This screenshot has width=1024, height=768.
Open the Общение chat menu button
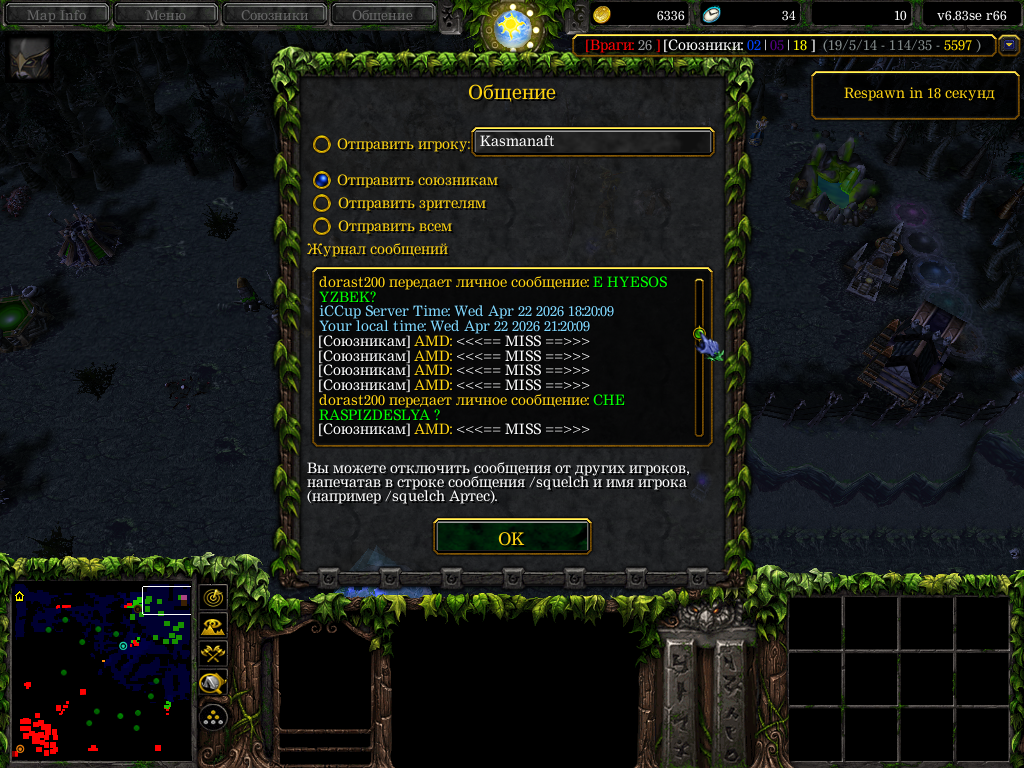pyautogui.click(x=381, y=15)
